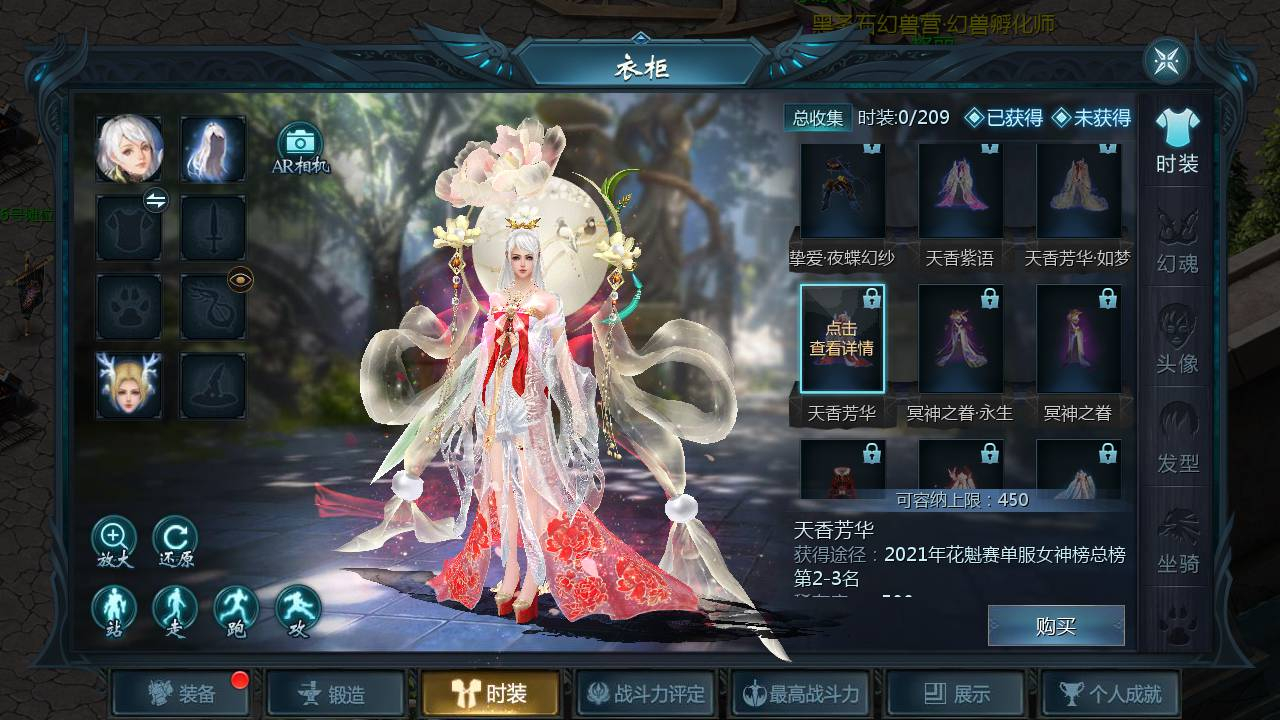Screen dimensions: 1280x720
Task: Open the 头像 avatar tab
Action: coord(1177,341)
